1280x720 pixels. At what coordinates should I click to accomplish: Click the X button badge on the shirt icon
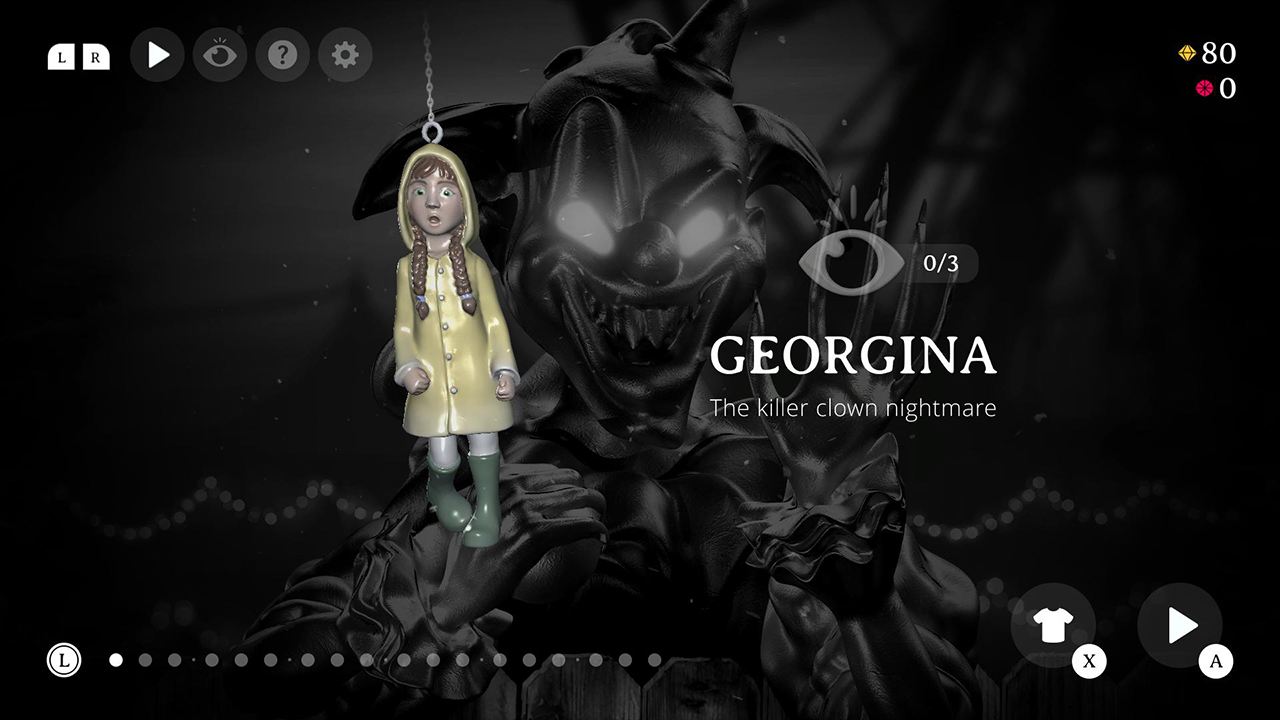[x=1089, y=661]
